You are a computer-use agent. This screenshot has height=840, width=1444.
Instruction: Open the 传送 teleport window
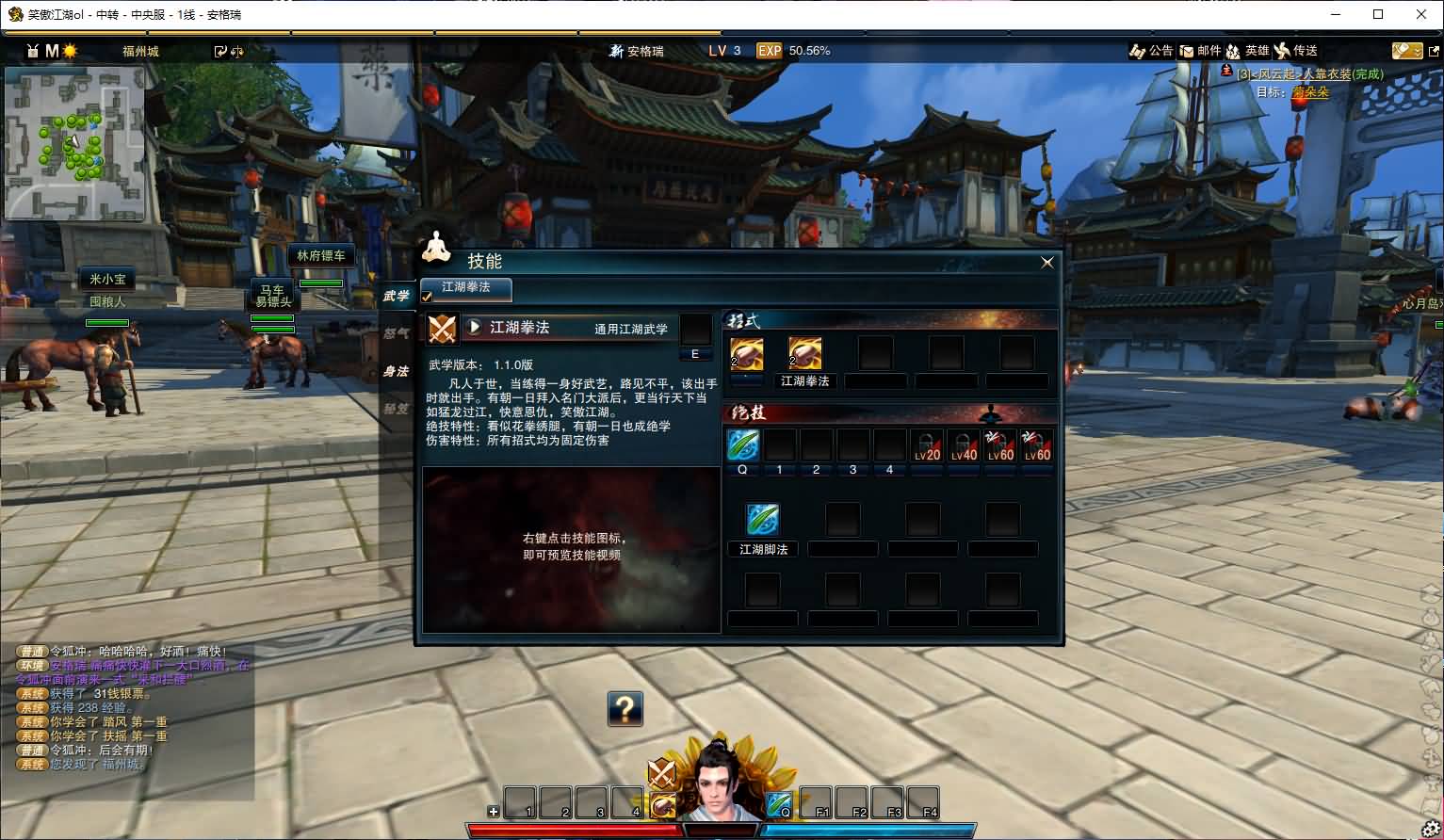pyautogui.click(x=1299, y=51)
